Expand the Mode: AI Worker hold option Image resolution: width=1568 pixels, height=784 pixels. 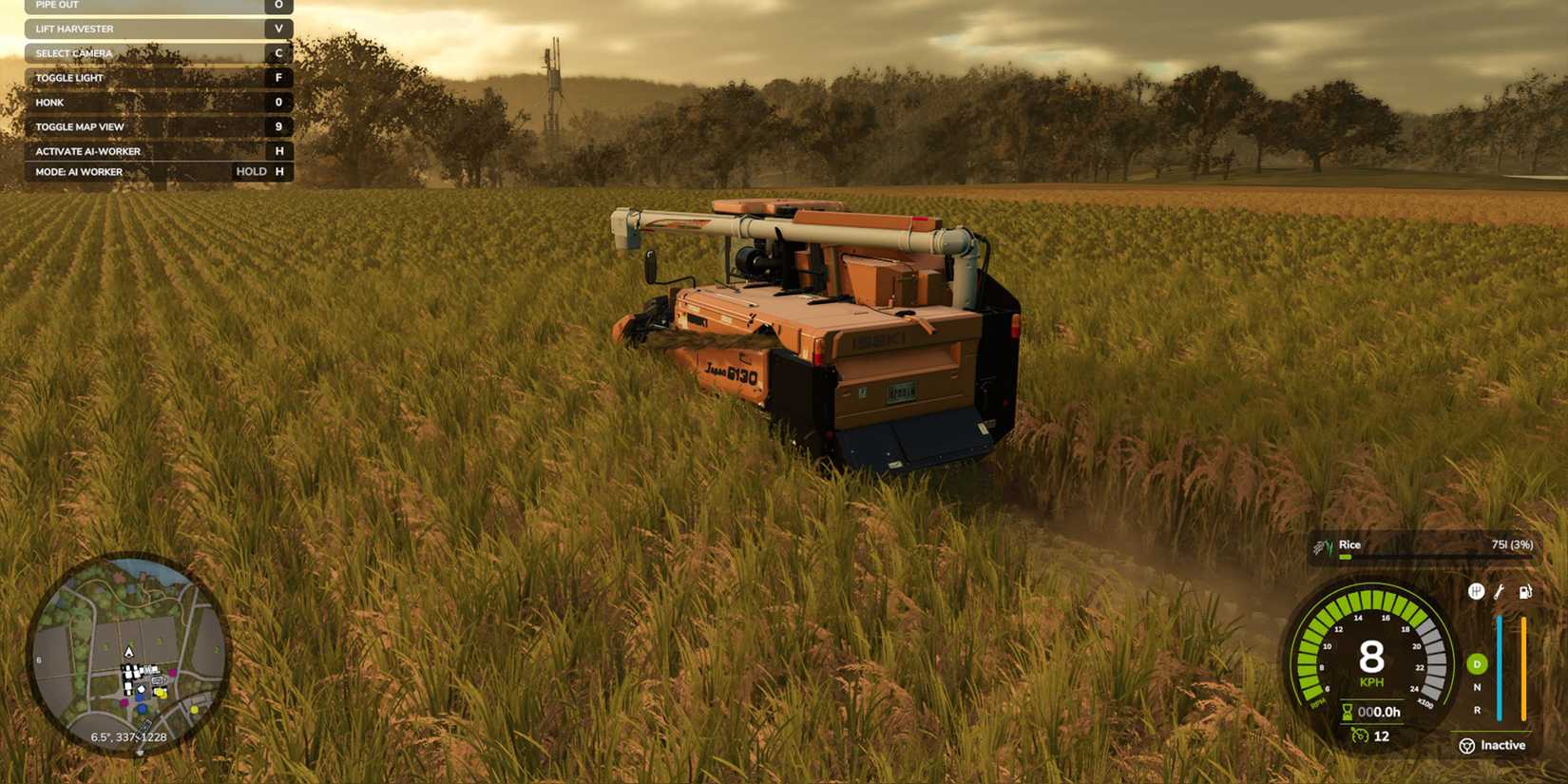[159, 172]
